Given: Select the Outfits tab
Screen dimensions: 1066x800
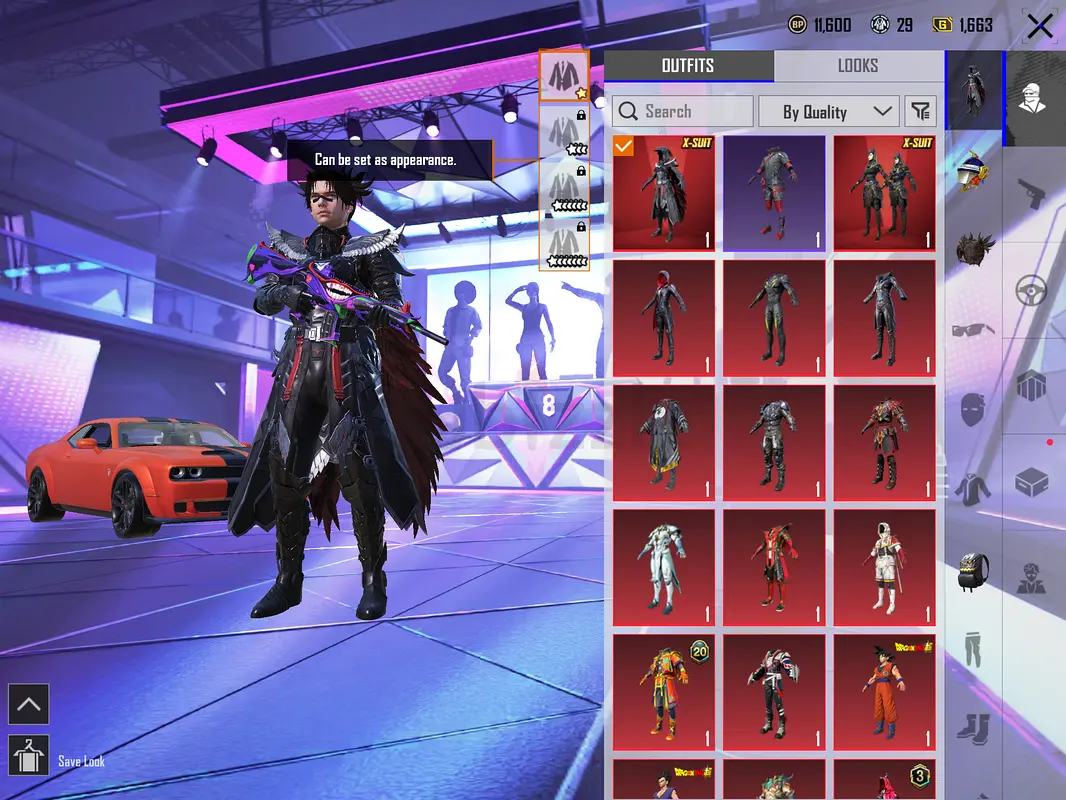Looking at the screenshot, I should (688, 66).
